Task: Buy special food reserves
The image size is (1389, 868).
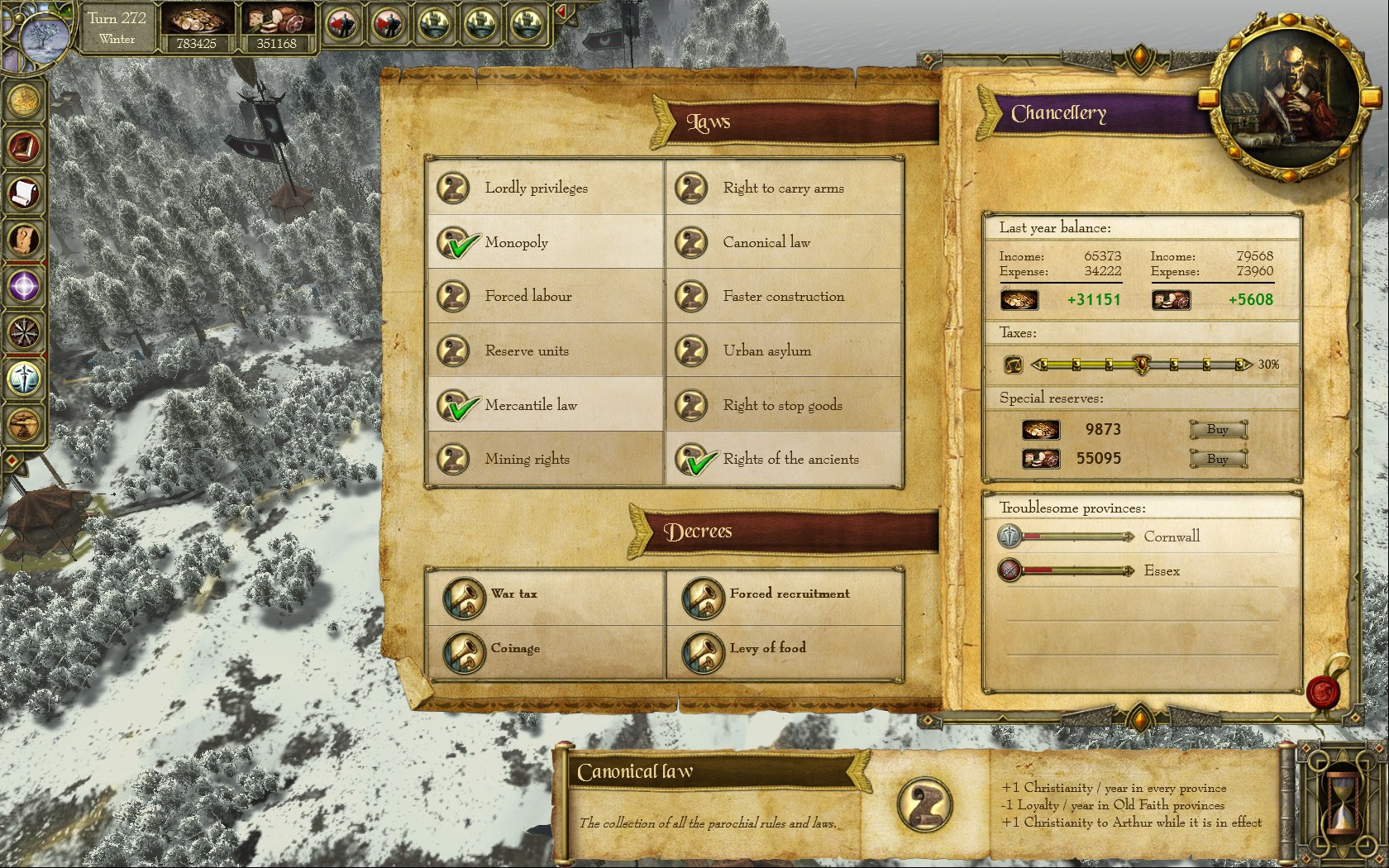Action: 1218,459
